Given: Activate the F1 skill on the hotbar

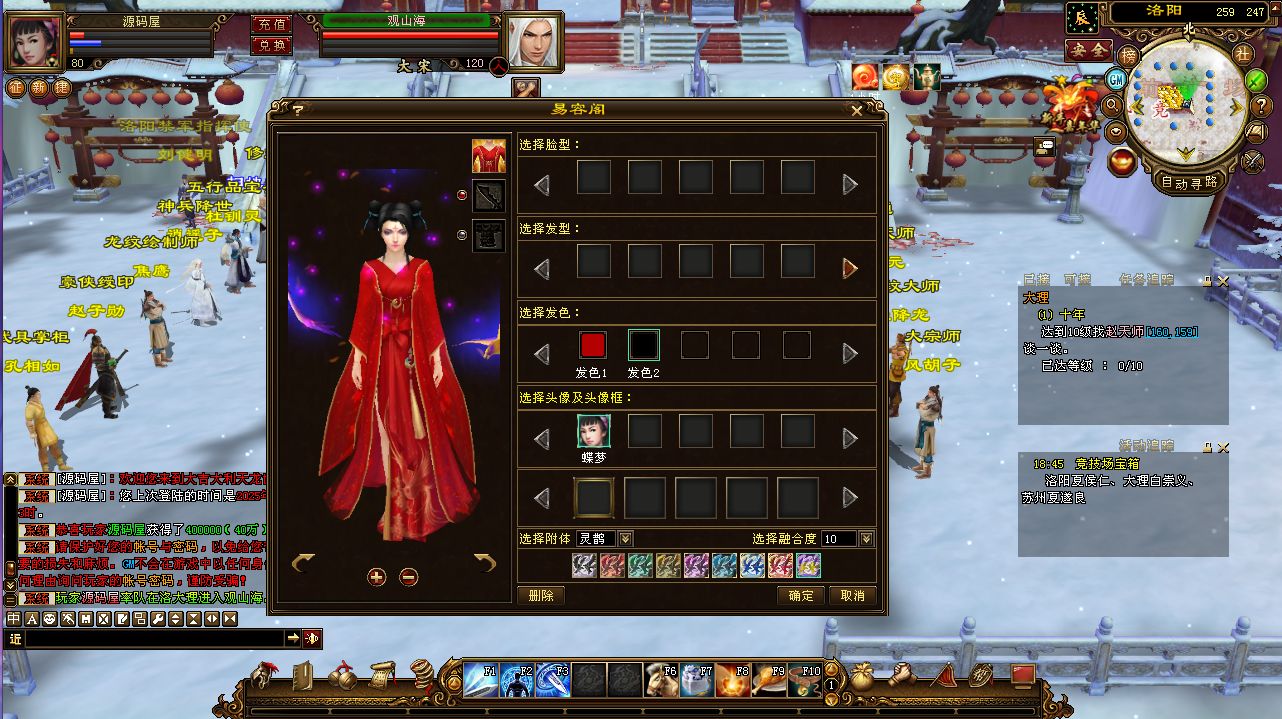Looking at the screenshot, I should click(x=481, y=680).
